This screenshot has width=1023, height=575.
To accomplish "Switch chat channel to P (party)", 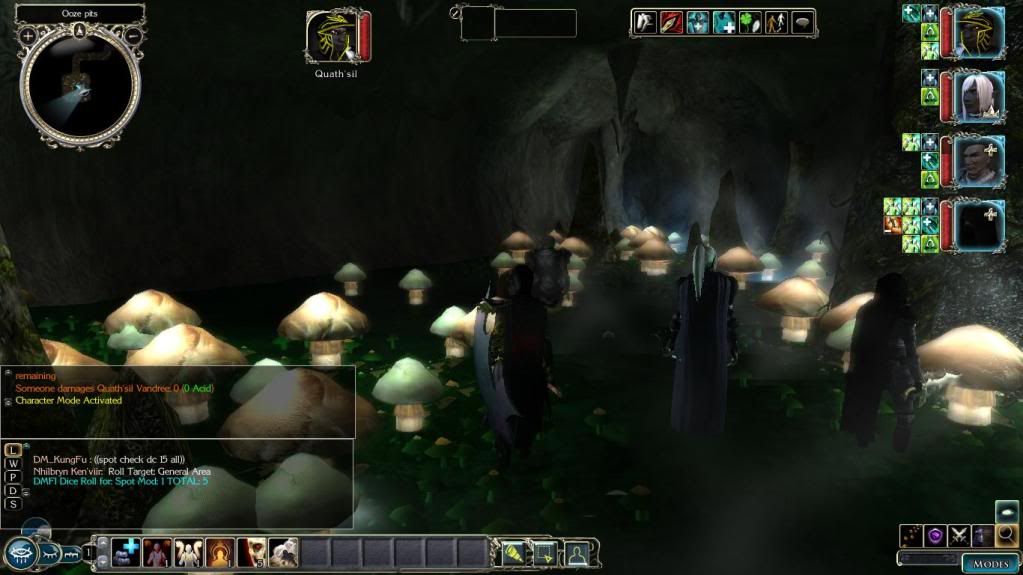I will (12, 477).
